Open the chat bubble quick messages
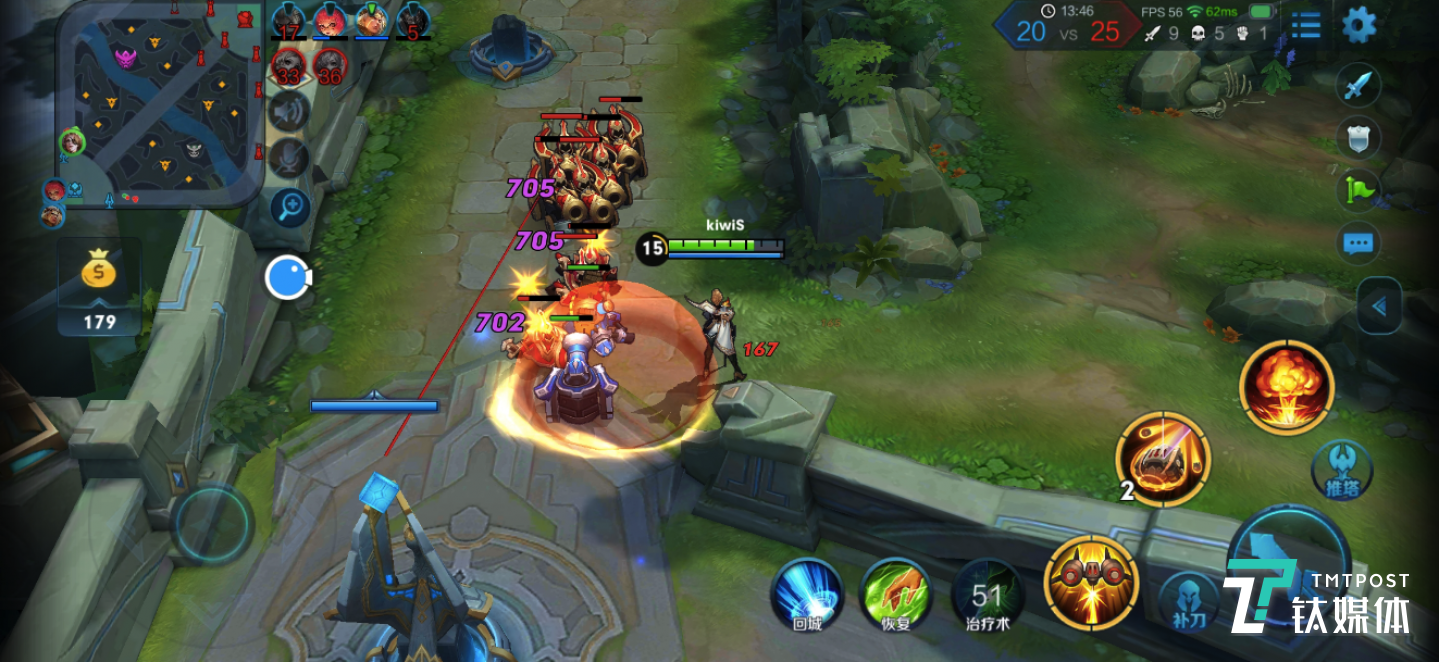Screen dimensions: 1439x662 pos(1358,242)
